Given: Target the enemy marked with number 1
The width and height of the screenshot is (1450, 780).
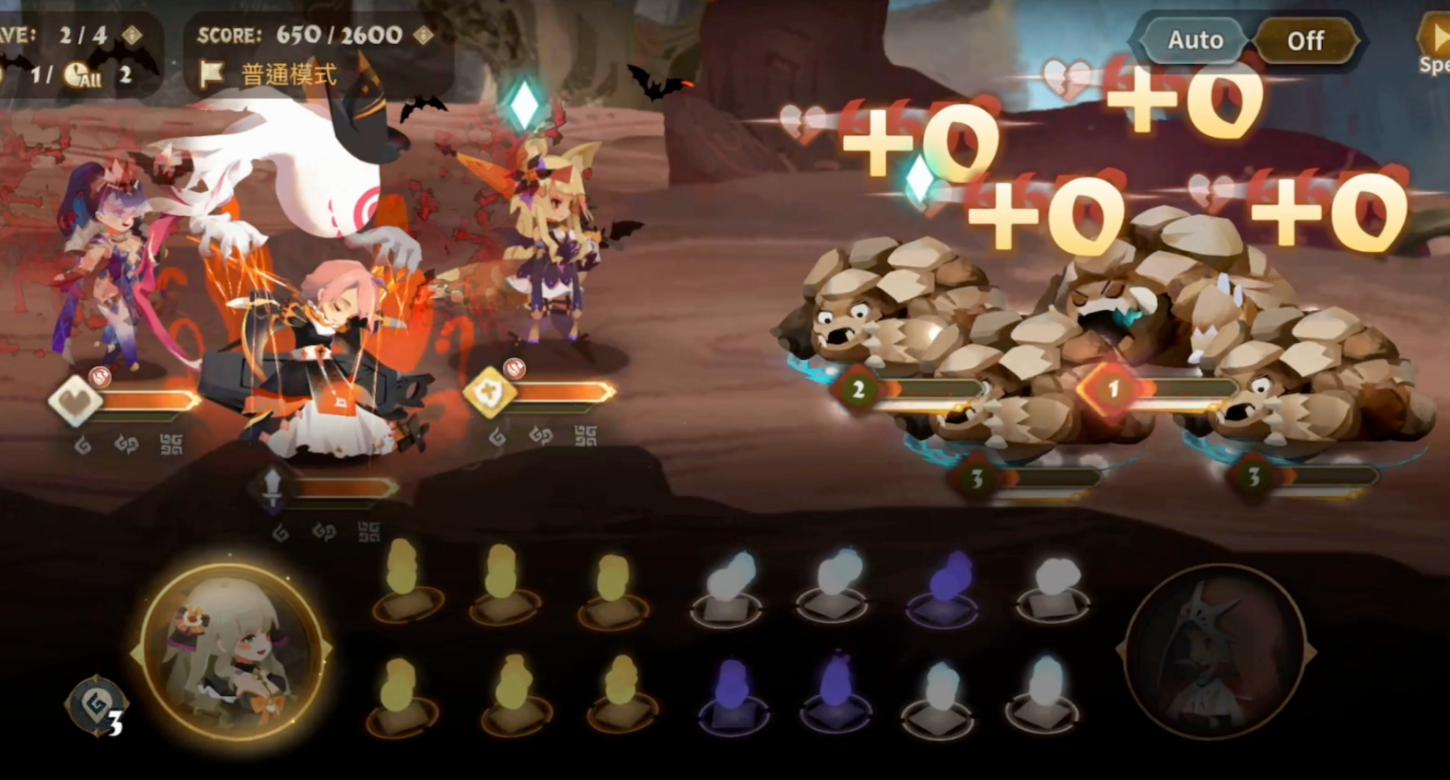Looking at the screenshot, I should click(1113, 389).
